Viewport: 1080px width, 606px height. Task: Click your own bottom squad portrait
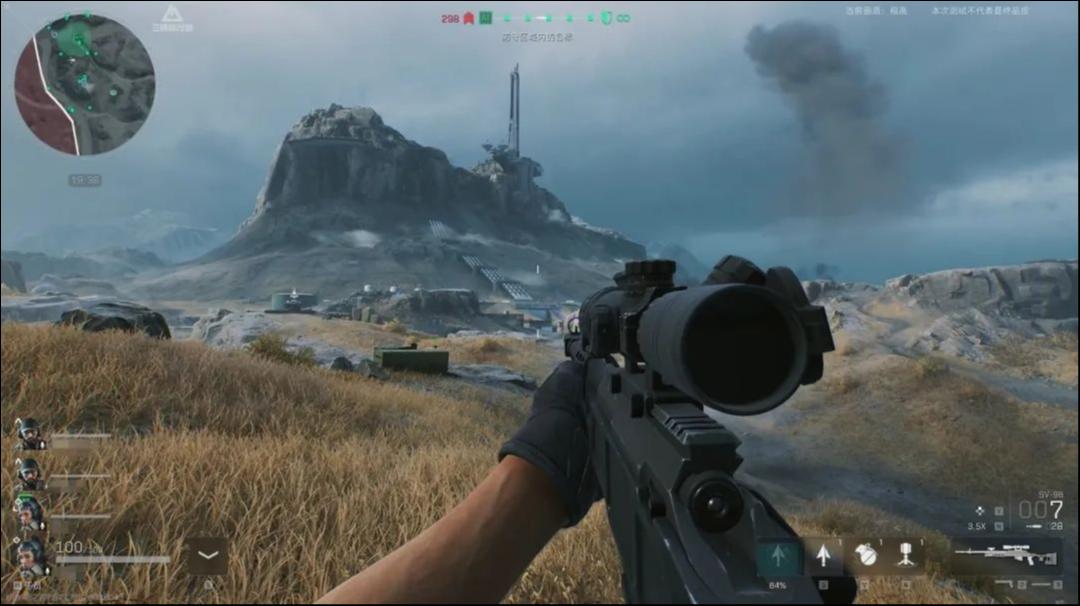tap(30, 553)
